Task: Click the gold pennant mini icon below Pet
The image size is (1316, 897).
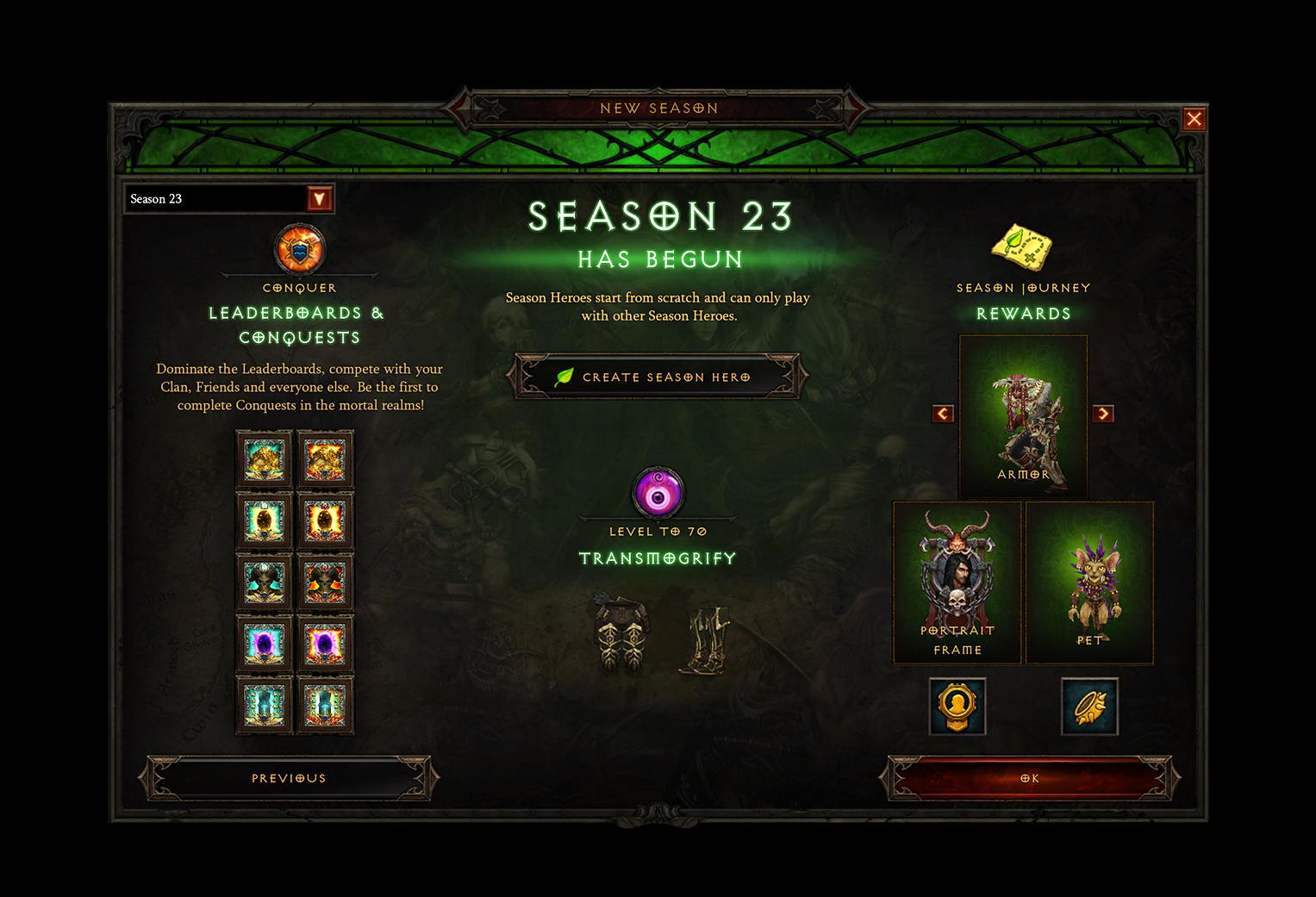Action: click(1089, 707)
